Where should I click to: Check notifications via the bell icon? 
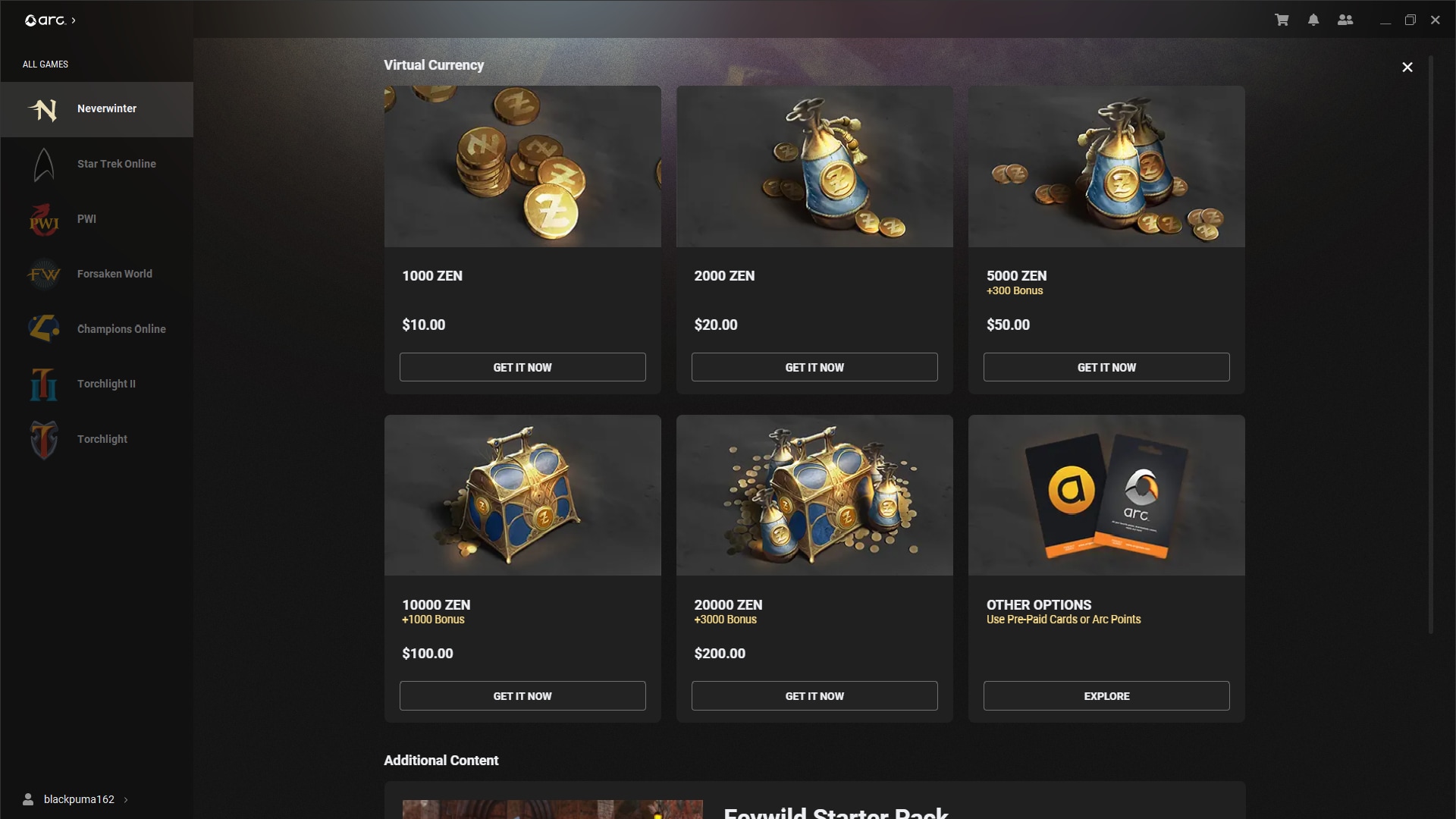(1313, 20)
